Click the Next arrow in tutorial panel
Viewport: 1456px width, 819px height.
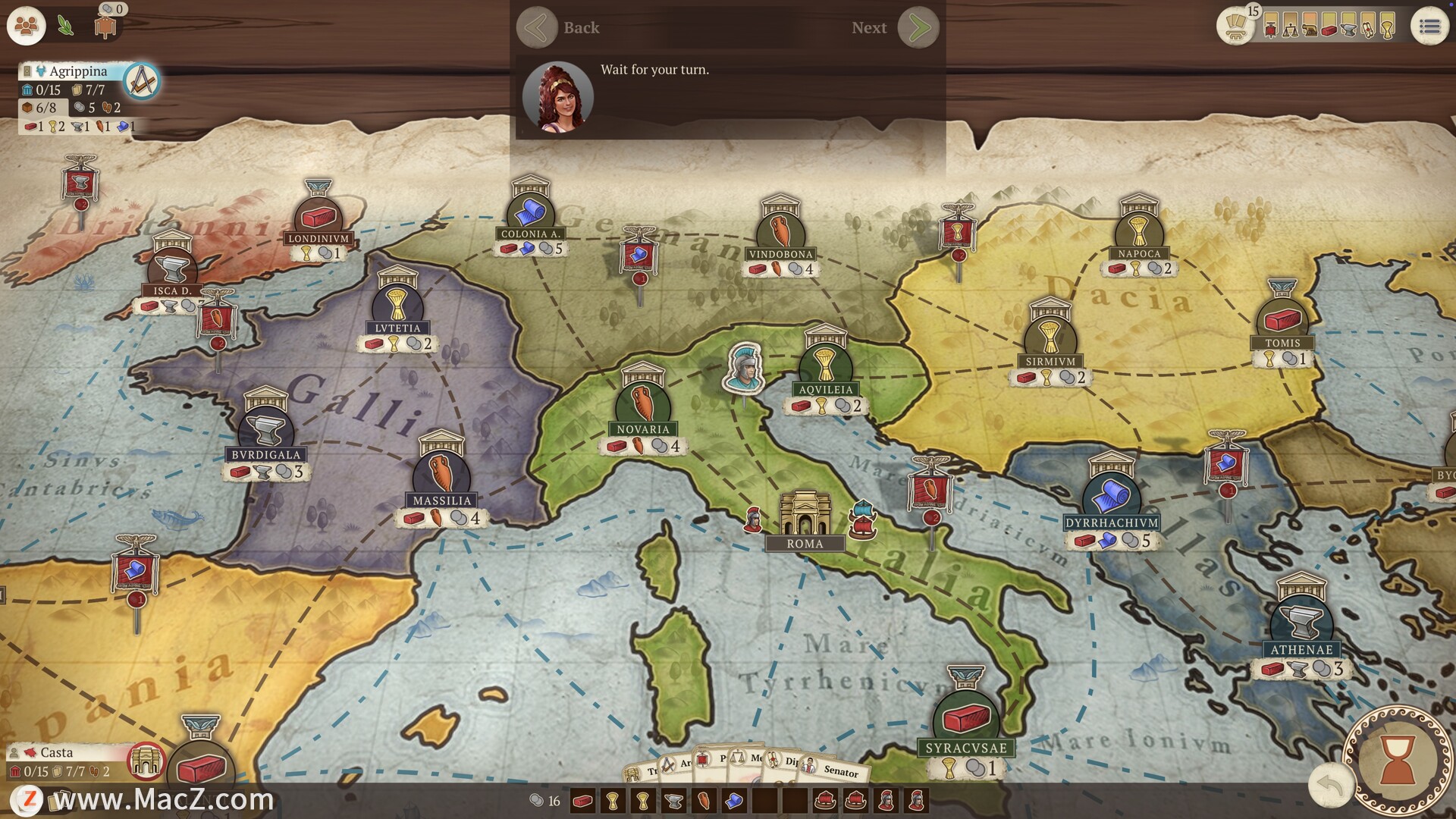pyautogui.click(x=918, y=28)
